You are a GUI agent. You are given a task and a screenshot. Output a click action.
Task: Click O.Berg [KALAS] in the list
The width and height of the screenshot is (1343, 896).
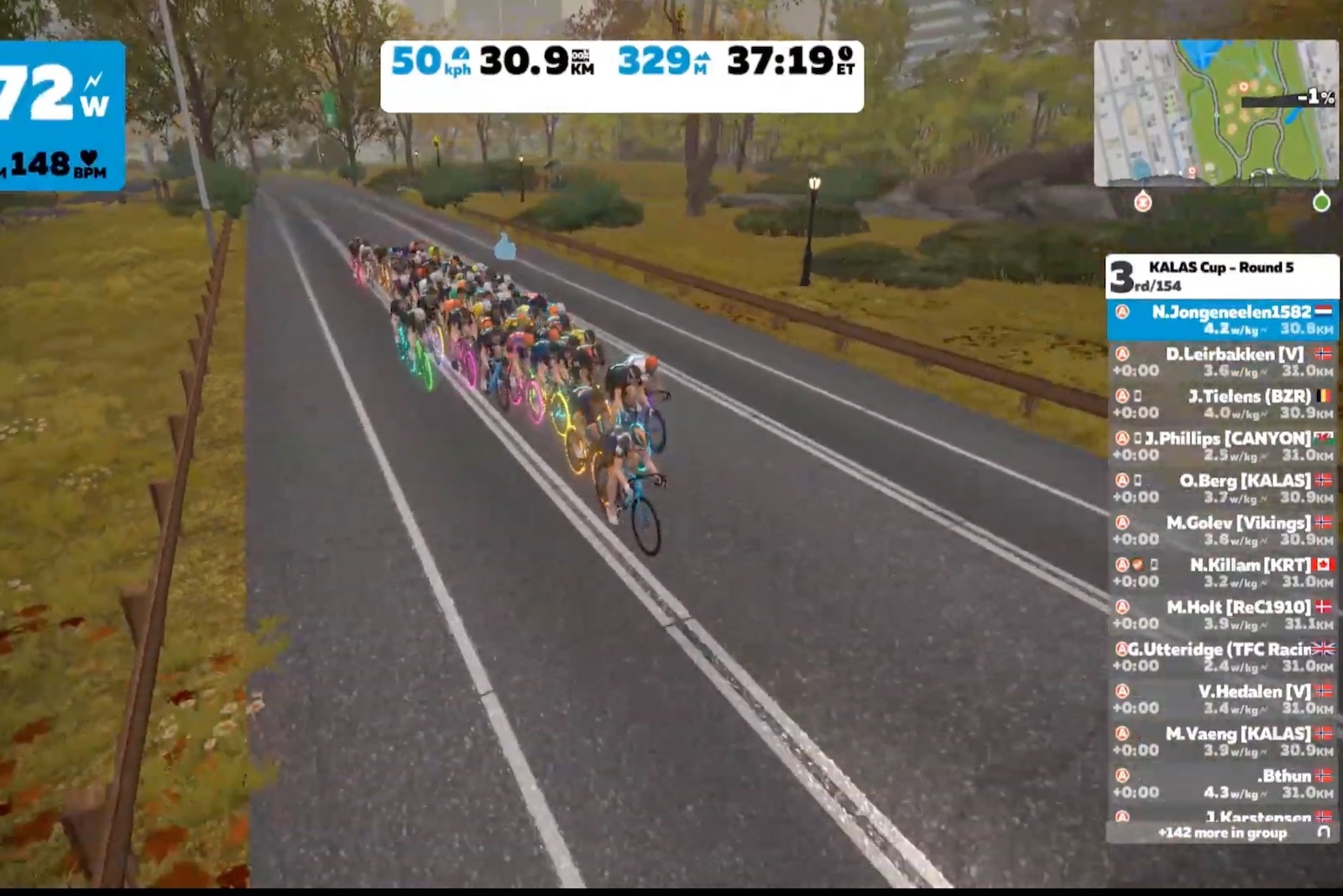tap(1222, 488)
